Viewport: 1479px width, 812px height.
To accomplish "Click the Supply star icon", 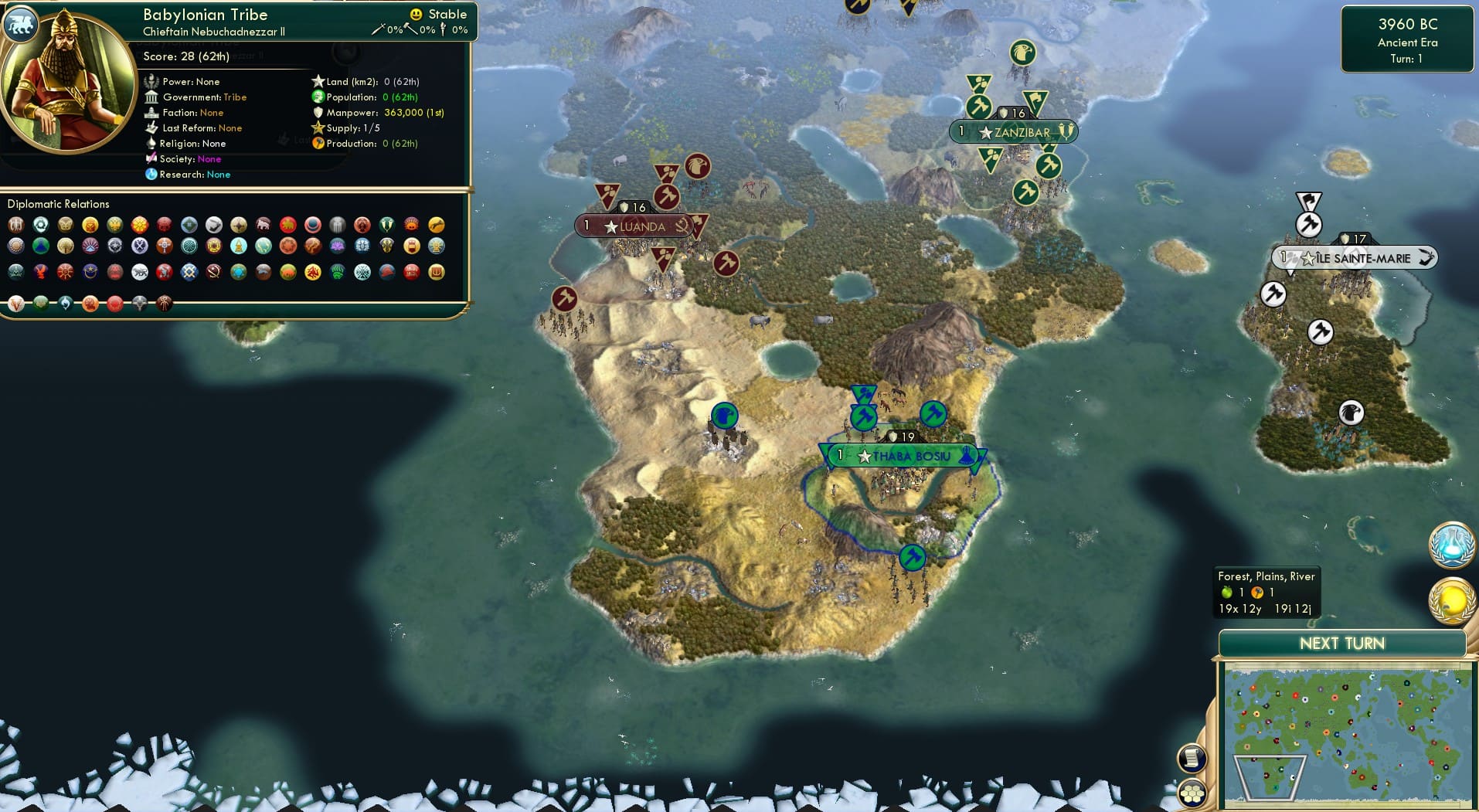I will point(317,127).
